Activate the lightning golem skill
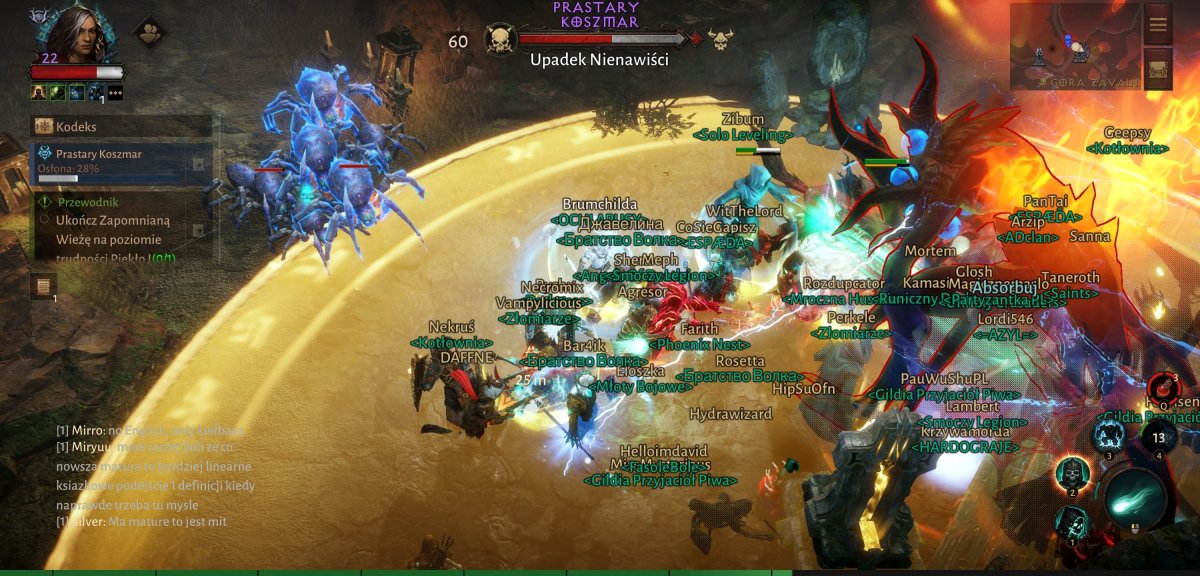Image resolution: width=1200 pixels, height=576 pixels. (x=1108, y=435)
